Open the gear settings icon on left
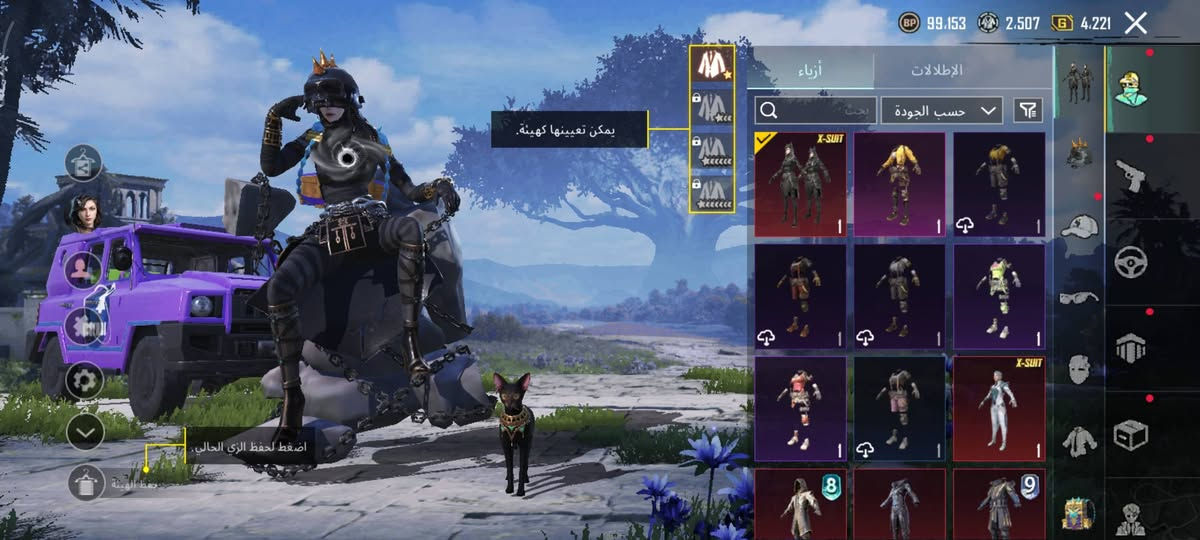Viewport: 1200px width, 540px height. pos(85,380)
